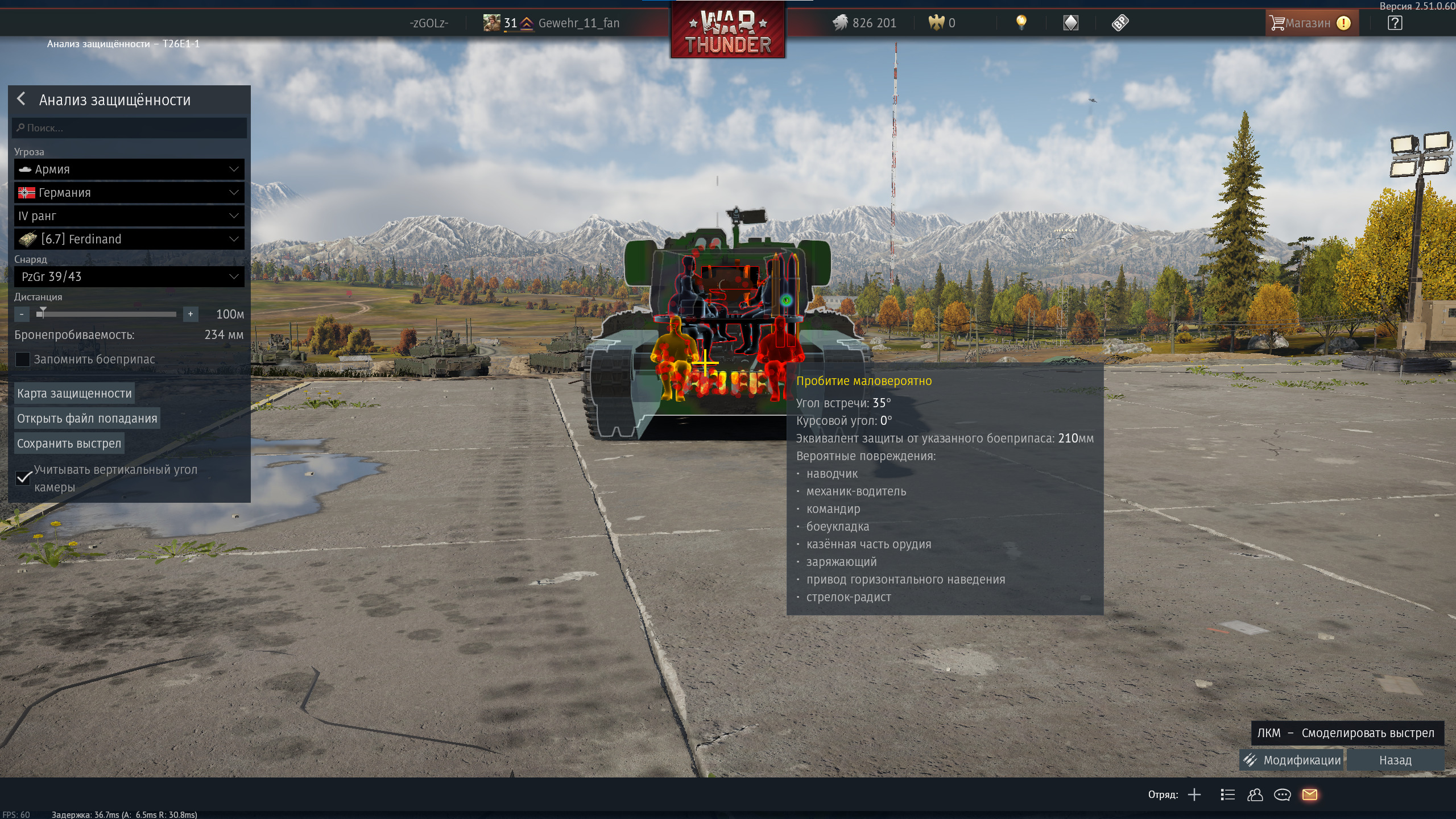The height and width of the screenshot is (819, 1456).
Task: Open the chat speech bubble icon
Action: click(x=1283, y=795)
